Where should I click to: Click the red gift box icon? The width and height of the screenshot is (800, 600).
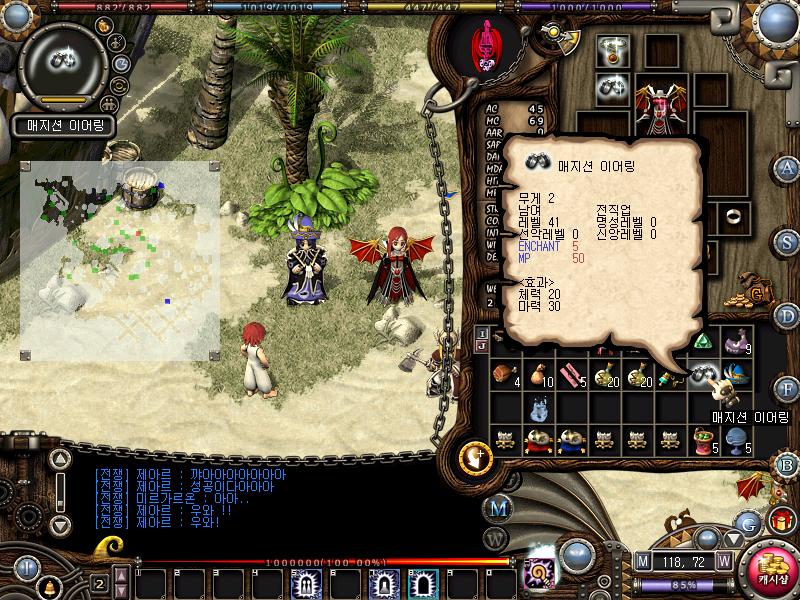point(780,521)
